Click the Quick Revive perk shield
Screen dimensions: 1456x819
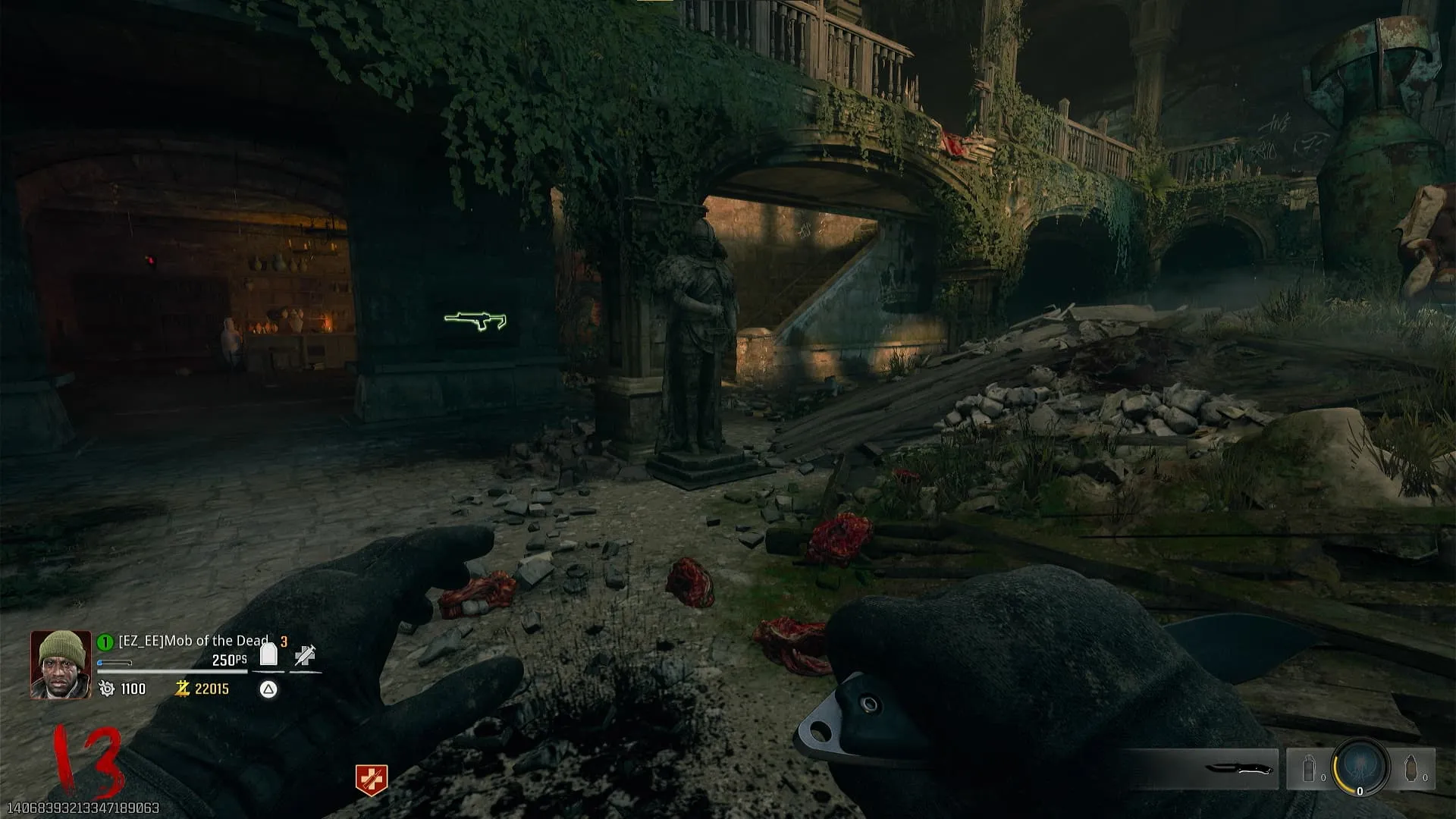click(x=372, y=780)
